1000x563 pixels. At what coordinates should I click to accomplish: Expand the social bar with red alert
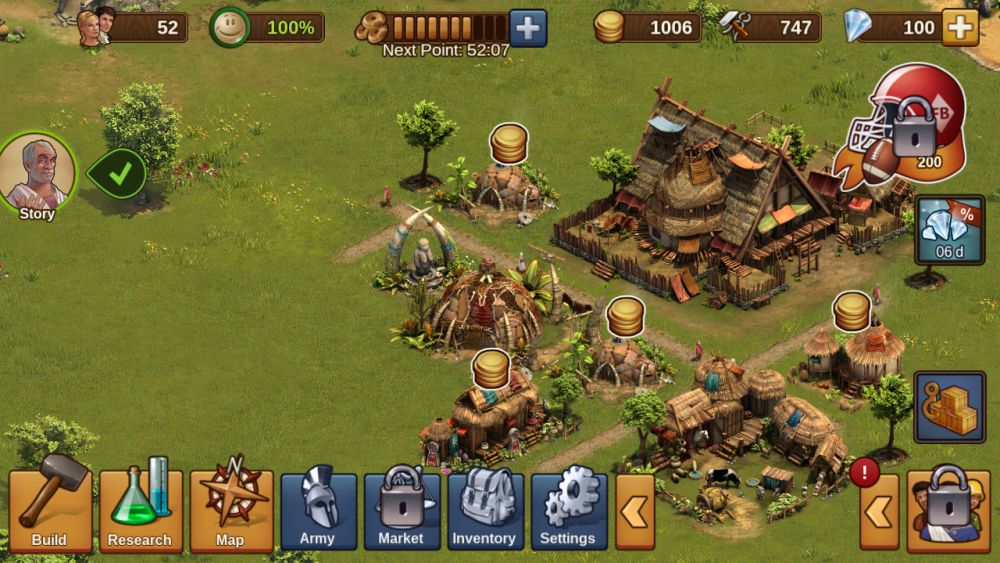[x=879, y=512]
